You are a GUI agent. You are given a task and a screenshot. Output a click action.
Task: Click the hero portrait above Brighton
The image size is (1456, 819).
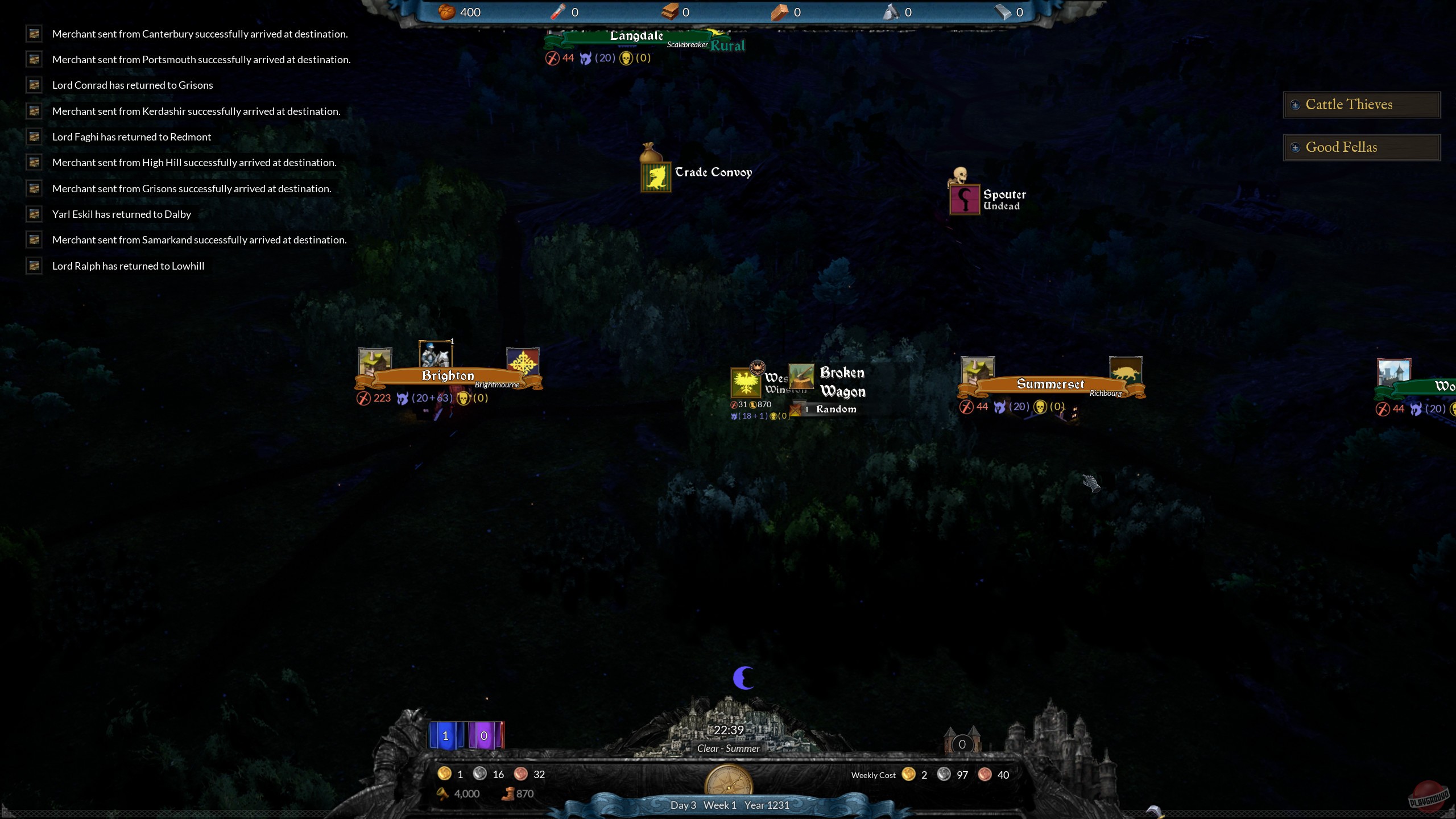coord(435,357)
